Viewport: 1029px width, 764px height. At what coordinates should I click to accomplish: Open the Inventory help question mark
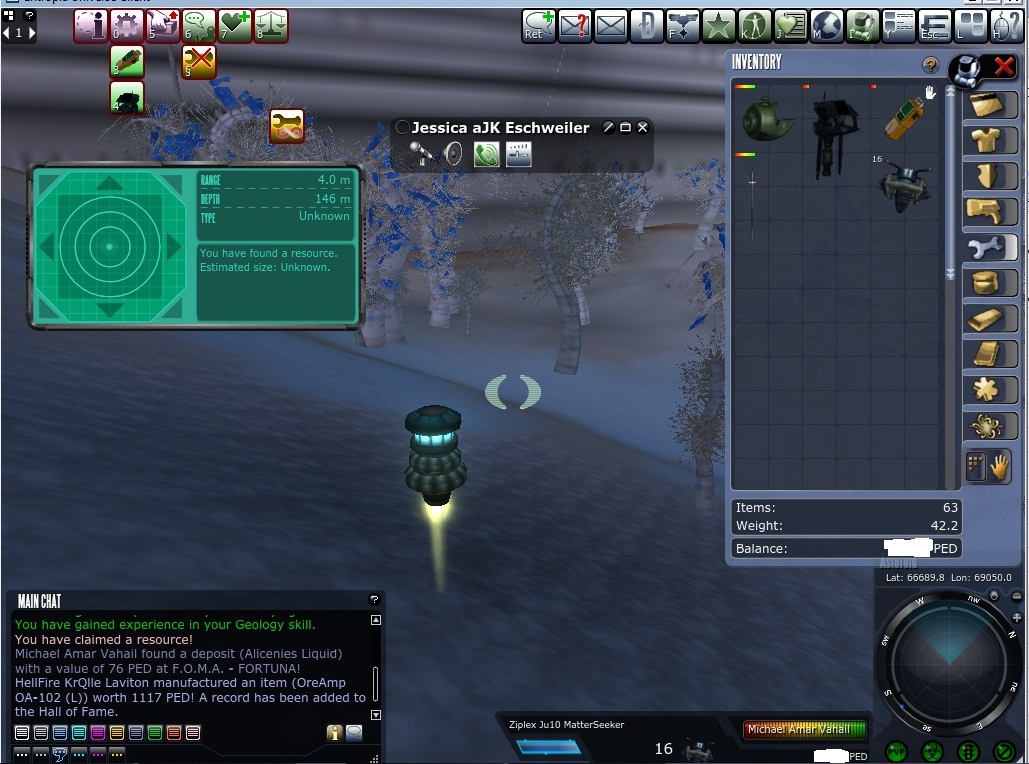click(x=931, y=66)
